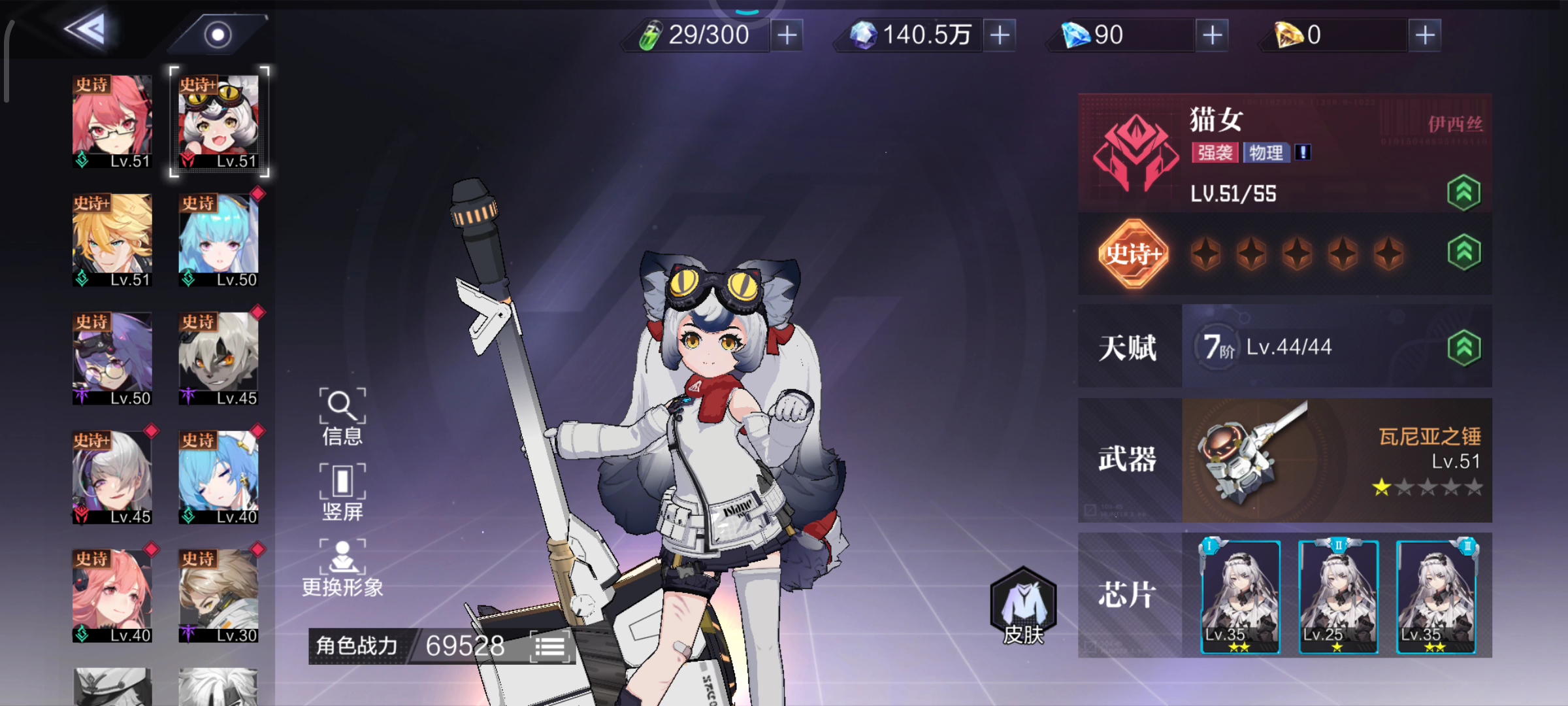
Task: Show the combat power detail list
Action: [x=550, y=647]
